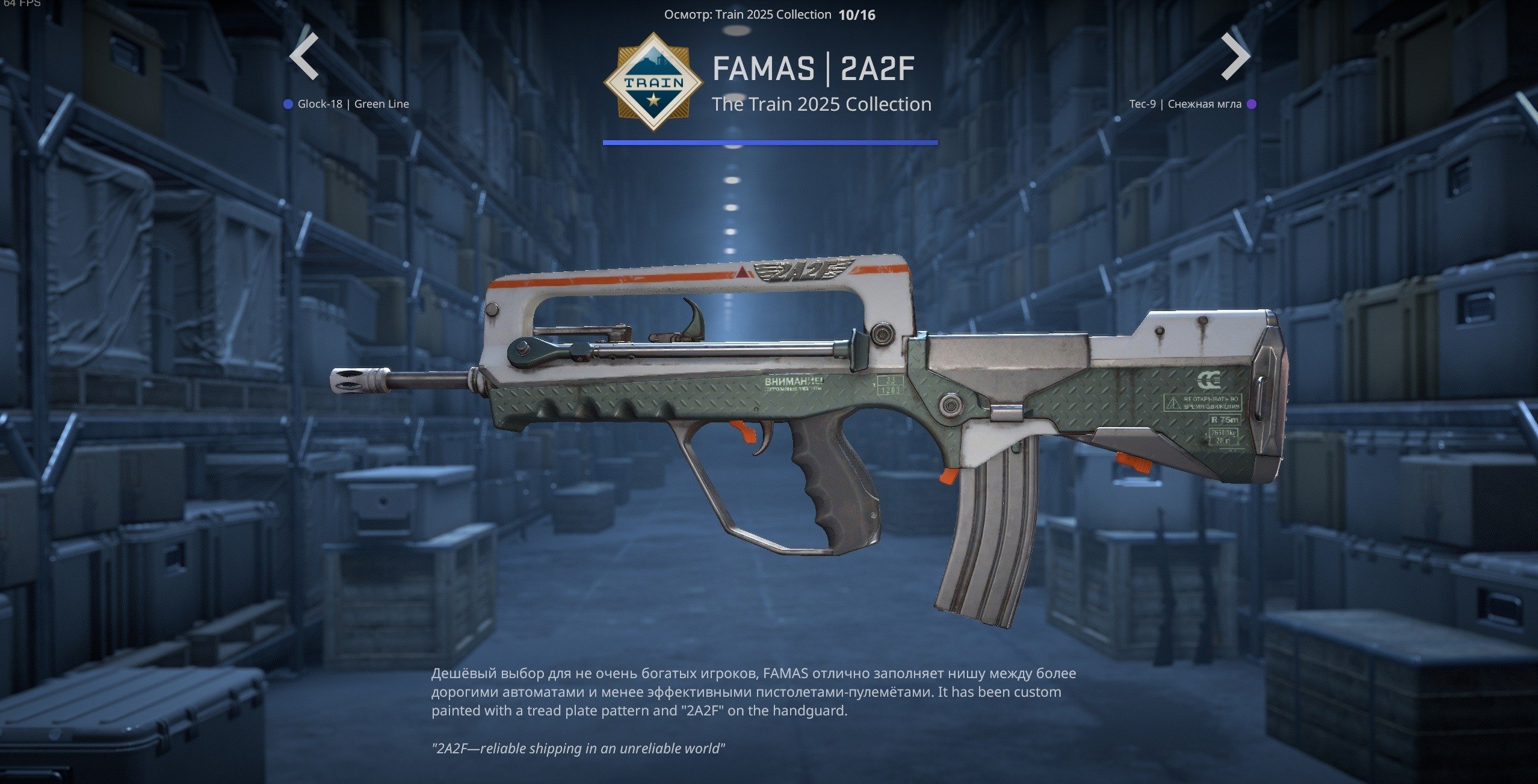Open the Glock-18 | Green Line entry
Viewport: 1538px width, 784px height.
tap(353, 103)
